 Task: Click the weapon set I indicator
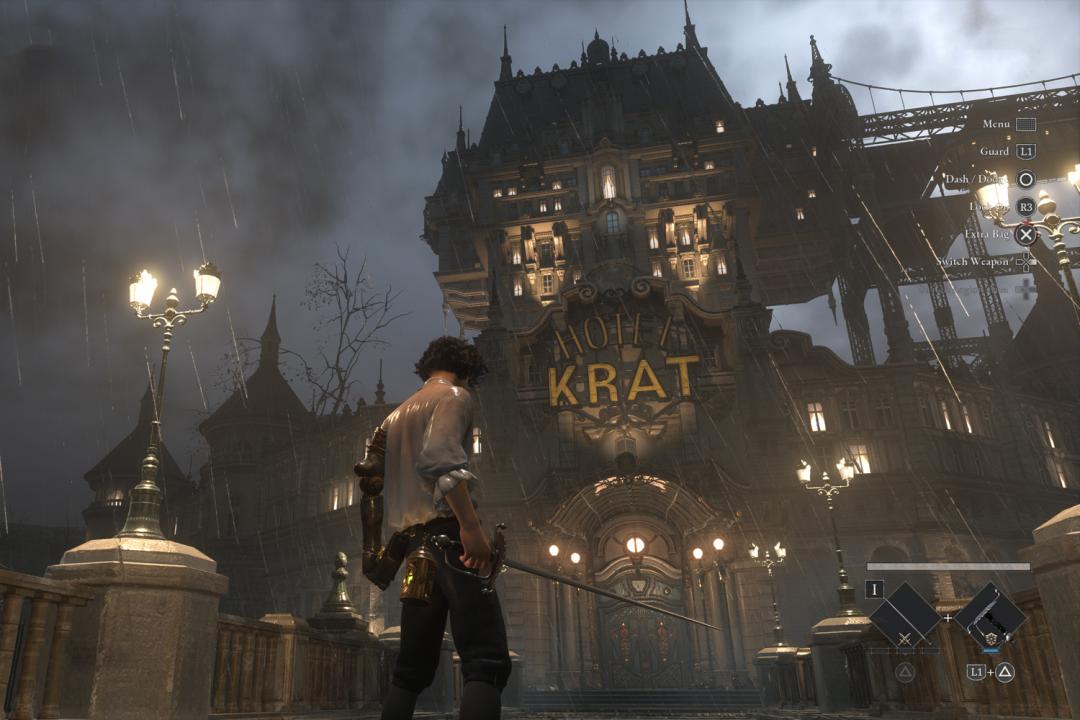[x=875, y=589]
